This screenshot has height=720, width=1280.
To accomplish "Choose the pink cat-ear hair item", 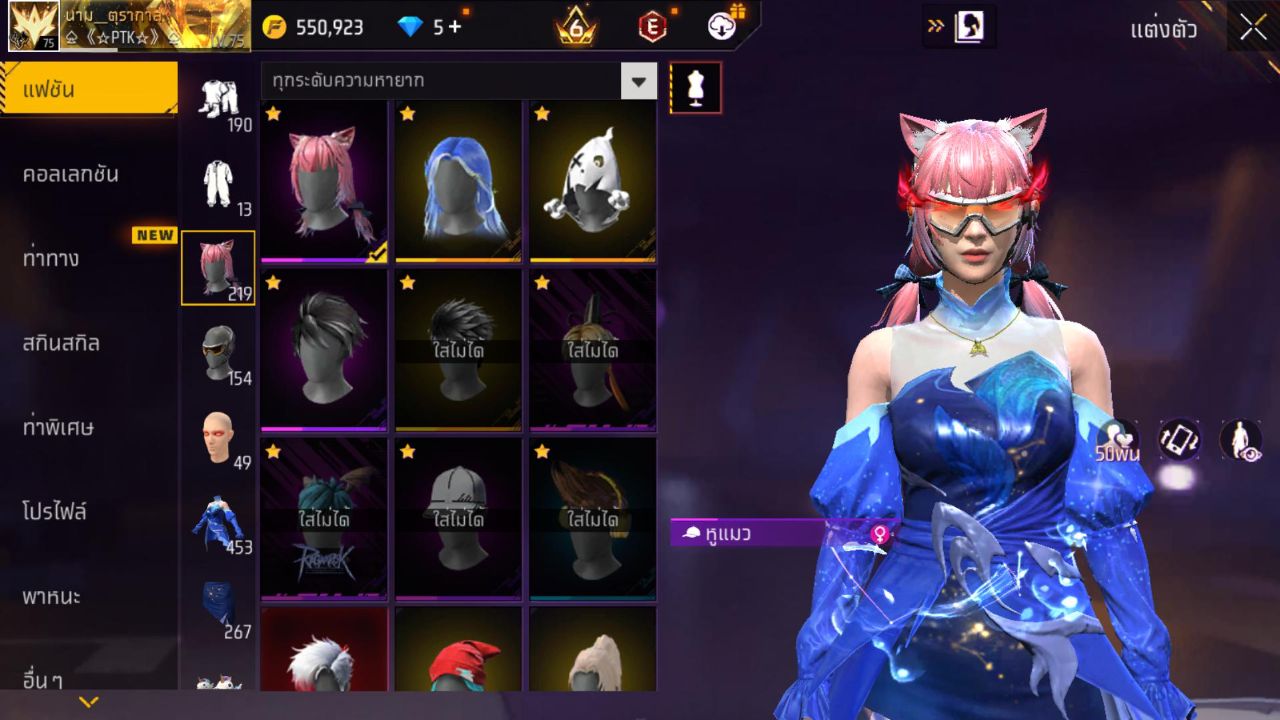I will (324, 181).
